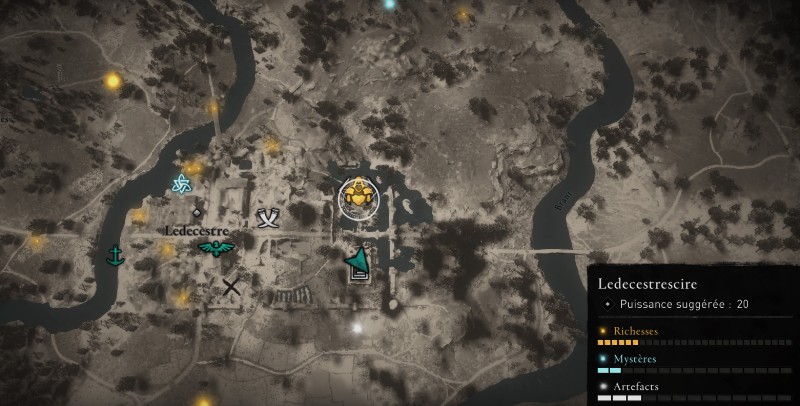Click the Ledecestre town label

point(196,231)
